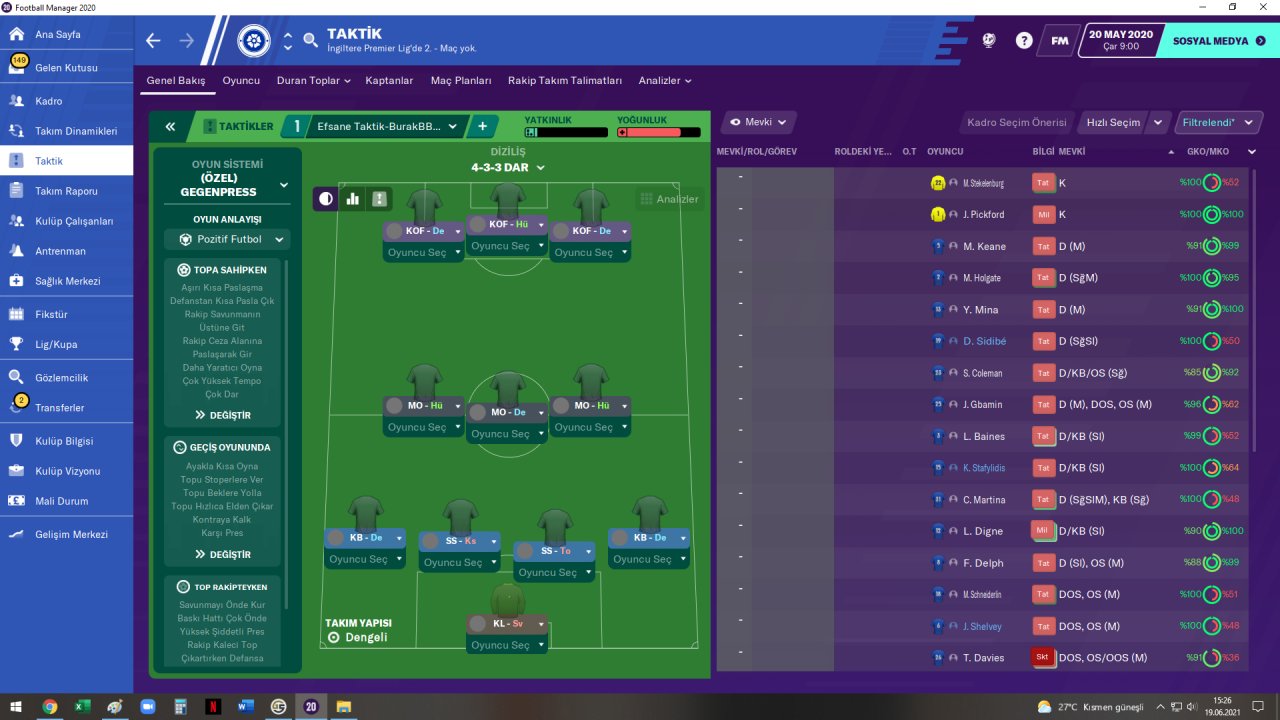Switch to the Oyuncu tab

pyautogui.click(x=241, y=81)
